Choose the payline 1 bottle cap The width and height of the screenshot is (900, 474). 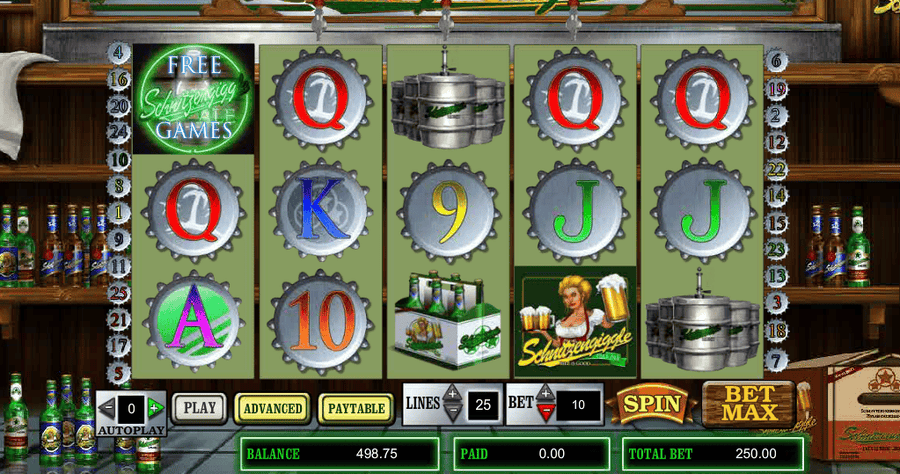pos(120,212)
